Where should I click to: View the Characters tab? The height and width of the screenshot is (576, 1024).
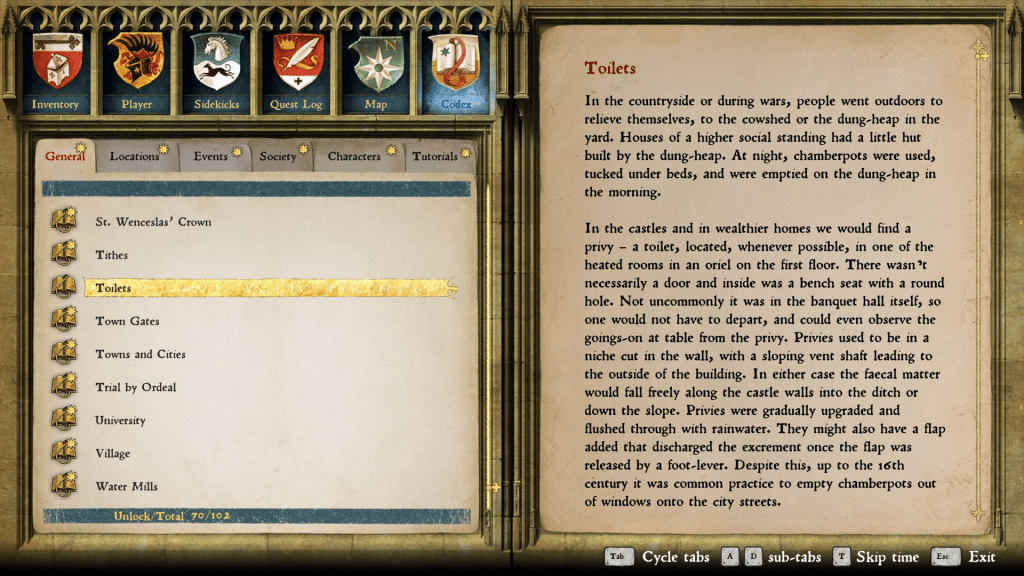354,157
